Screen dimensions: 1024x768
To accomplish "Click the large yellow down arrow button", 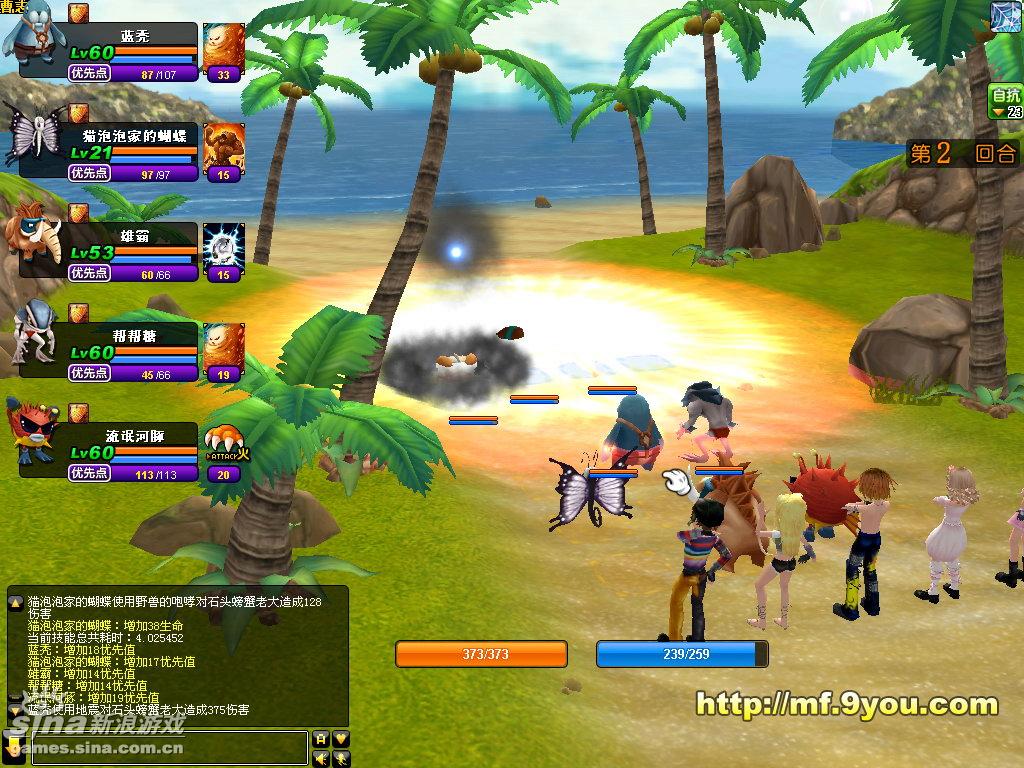I will [x=14, y=746].
